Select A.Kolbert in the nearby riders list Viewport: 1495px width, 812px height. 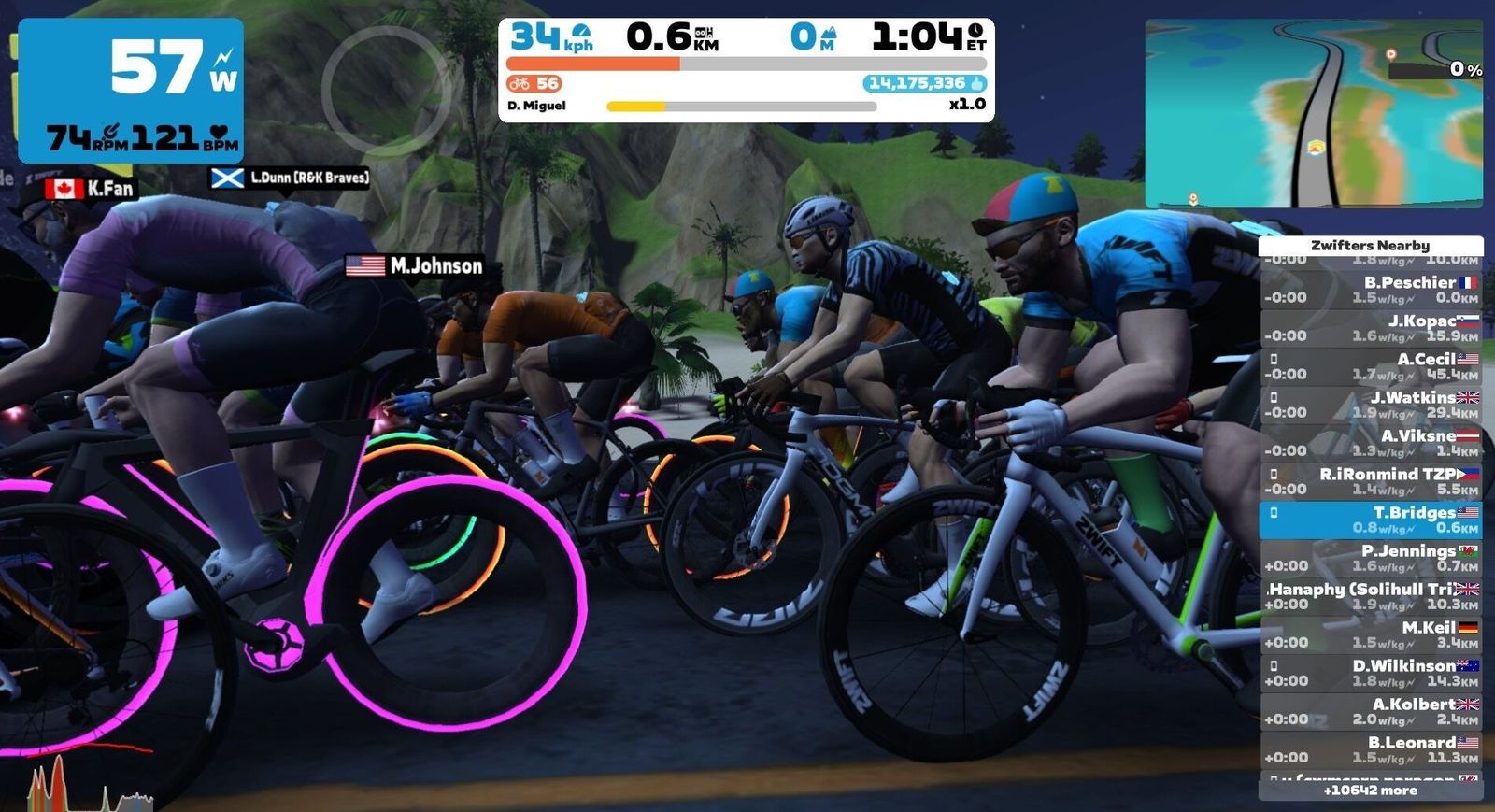click(x=1371, y=711)
